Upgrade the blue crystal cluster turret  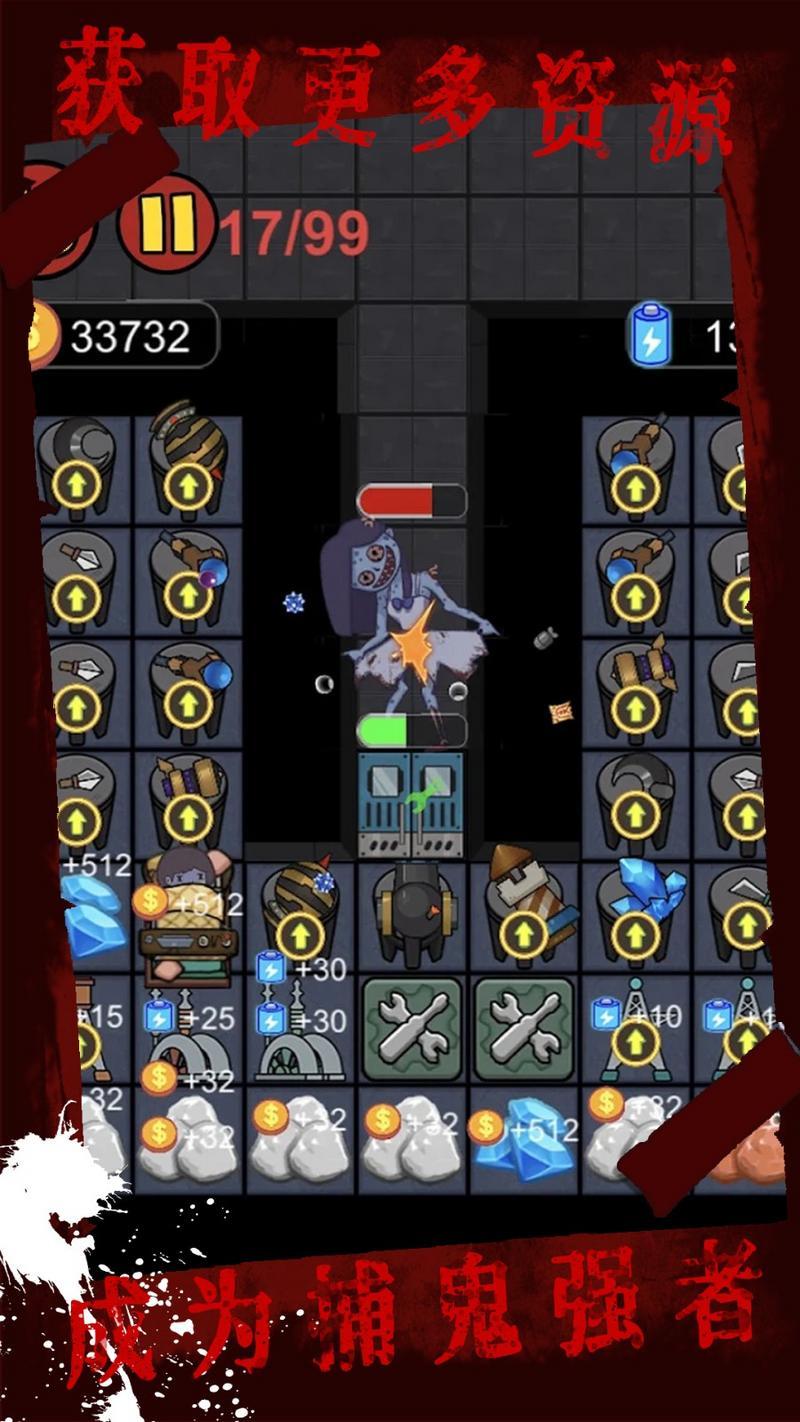pyautogui.click(x=635, y=932)
